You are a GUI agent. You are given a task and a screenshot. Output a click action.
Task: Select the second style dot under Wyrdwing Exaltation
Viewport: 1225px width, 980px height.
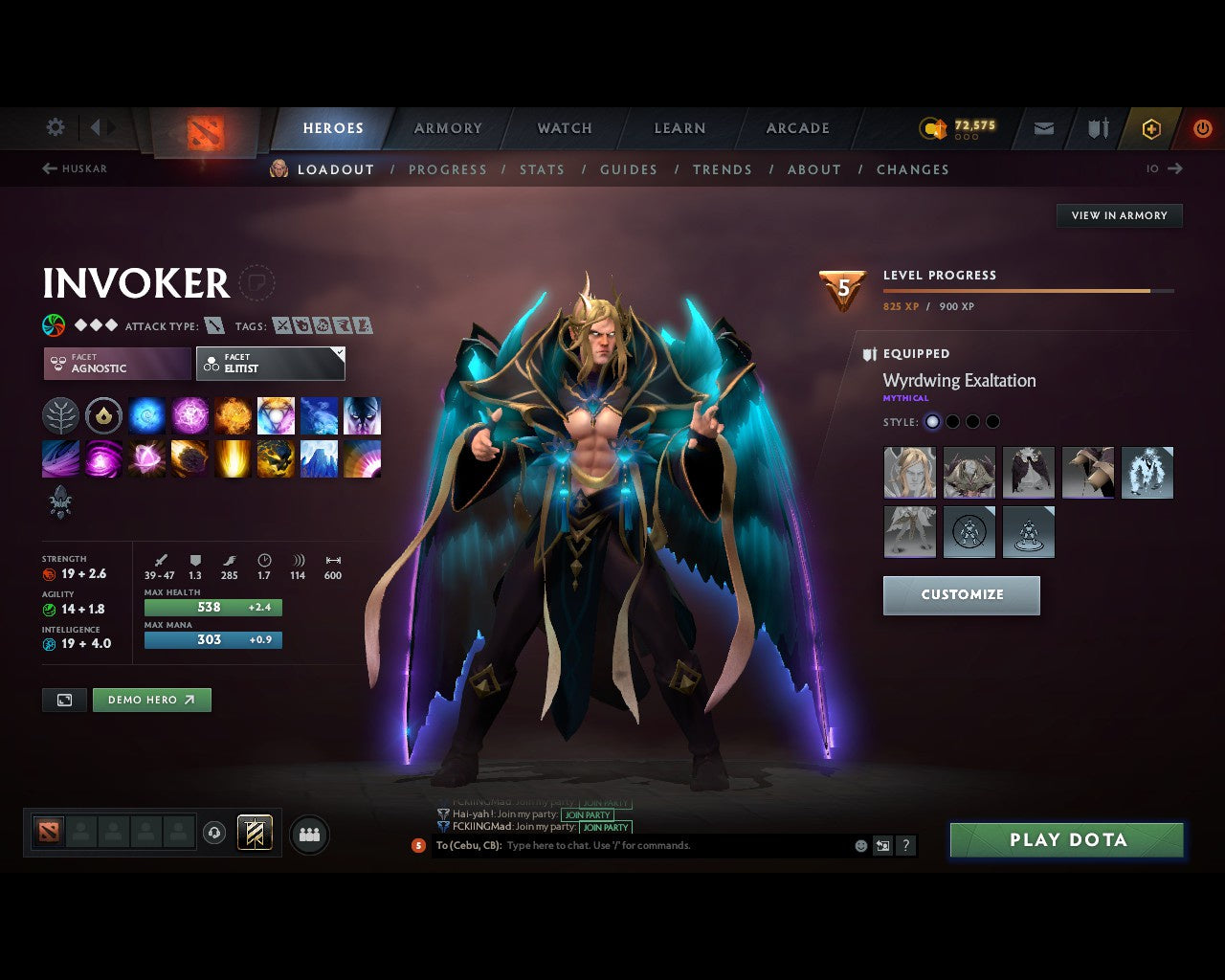[x=952, y=421]
